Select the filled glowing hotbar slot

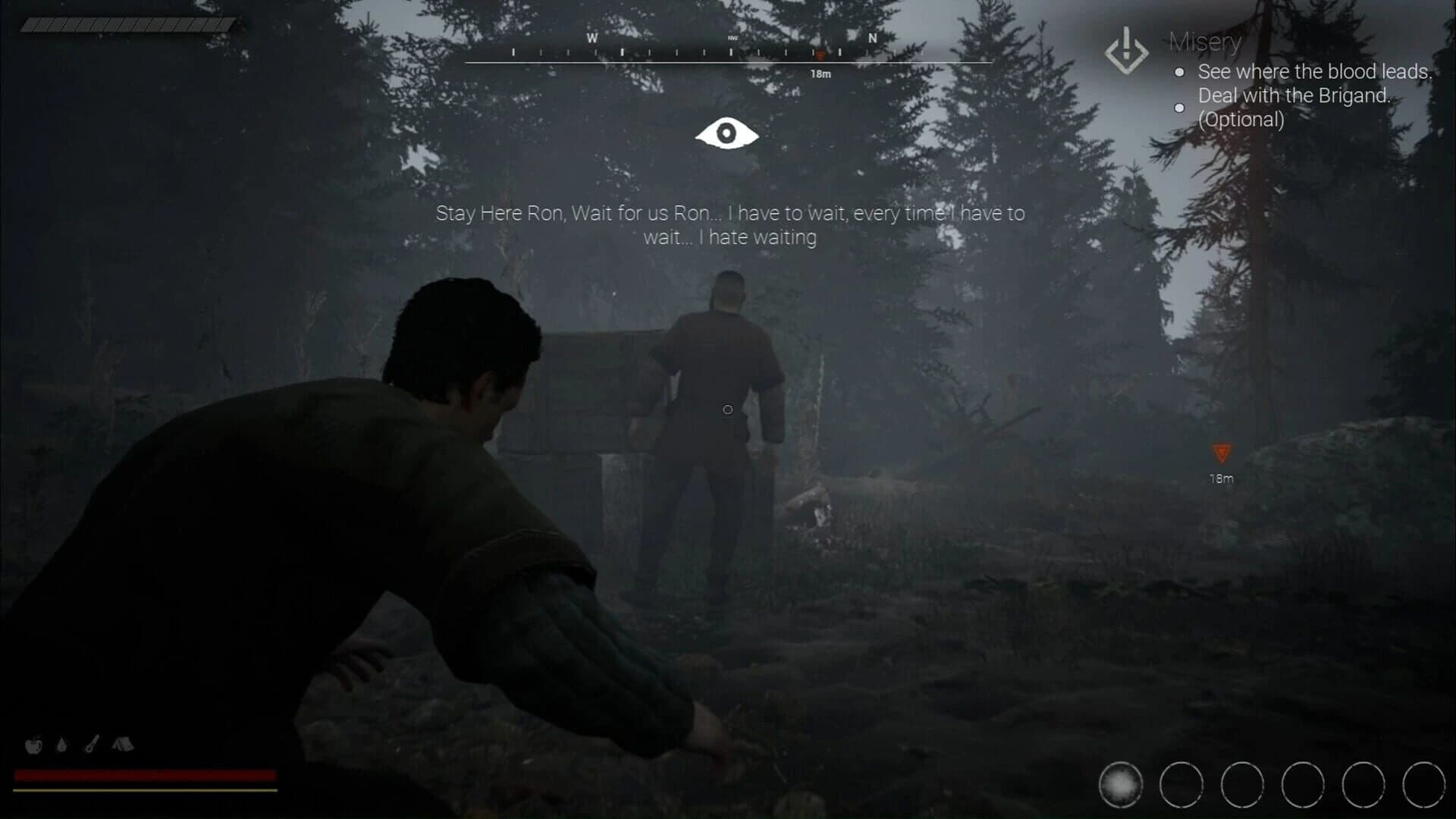coord(1120,785)
